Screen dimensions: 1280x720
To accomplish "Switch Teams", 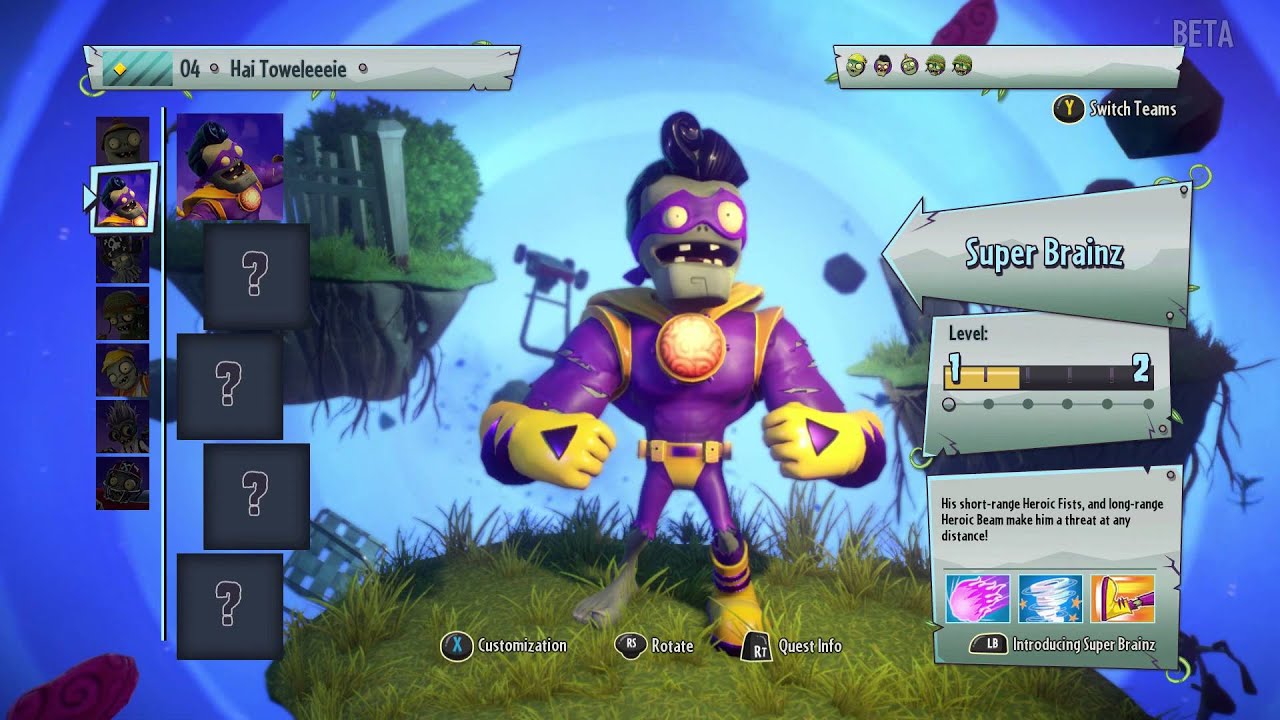I will (1116, 109).
